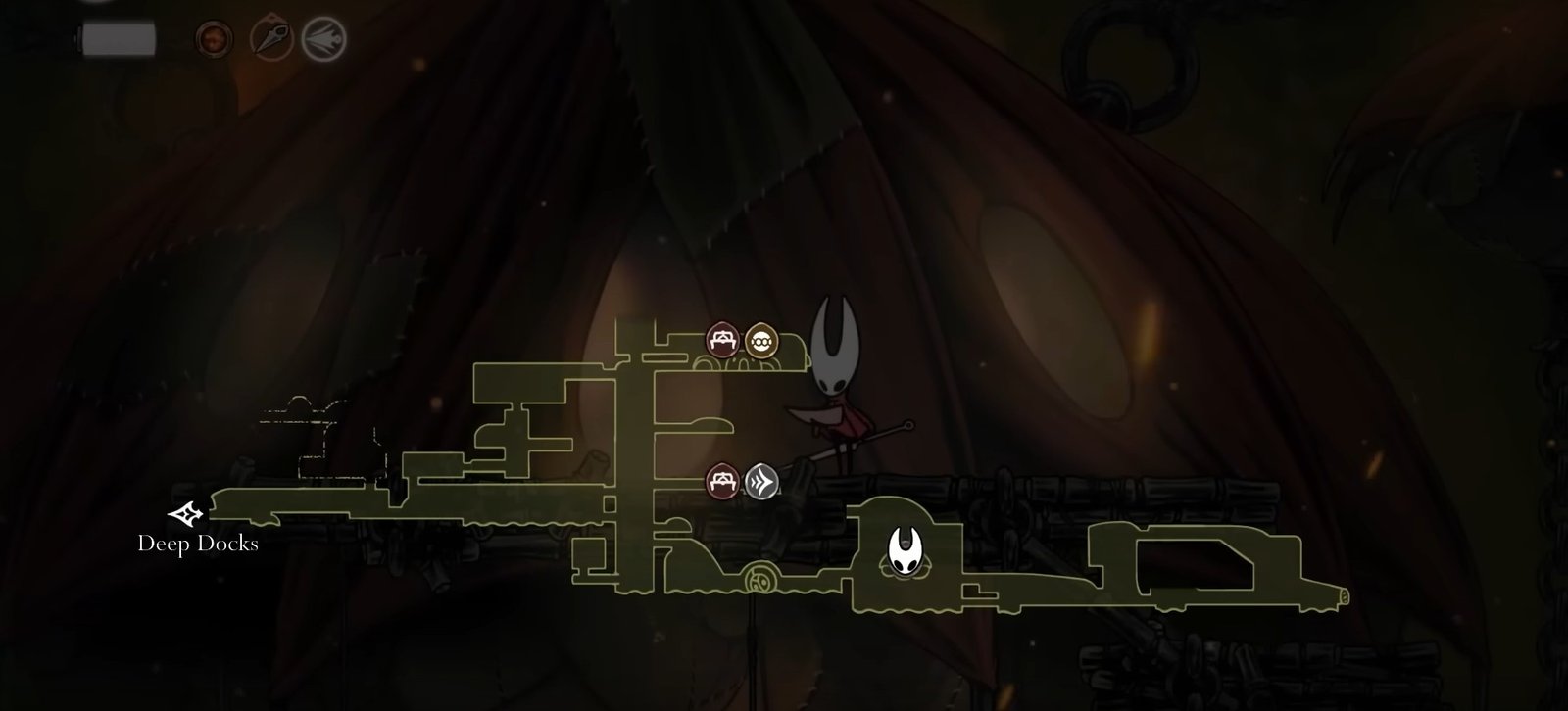The image size is (1568, 711).
Task: Click Hornet's white mask position marker
Action: [x=904, y=550]
